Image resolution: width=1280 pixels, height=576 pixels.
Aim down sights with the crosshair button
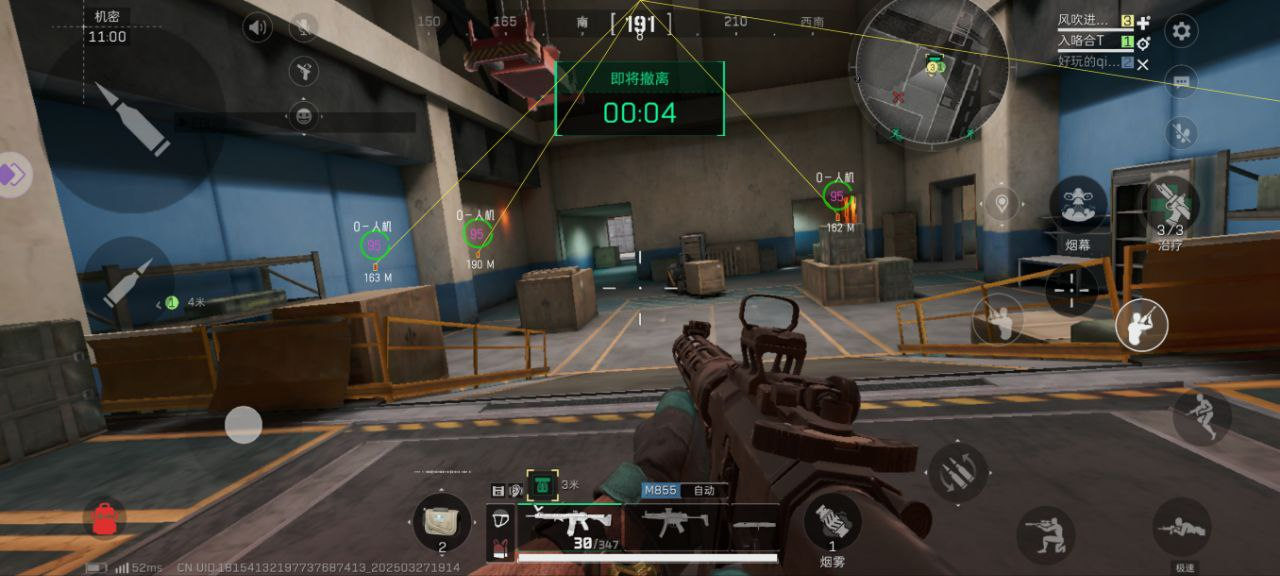(1073, 291)
